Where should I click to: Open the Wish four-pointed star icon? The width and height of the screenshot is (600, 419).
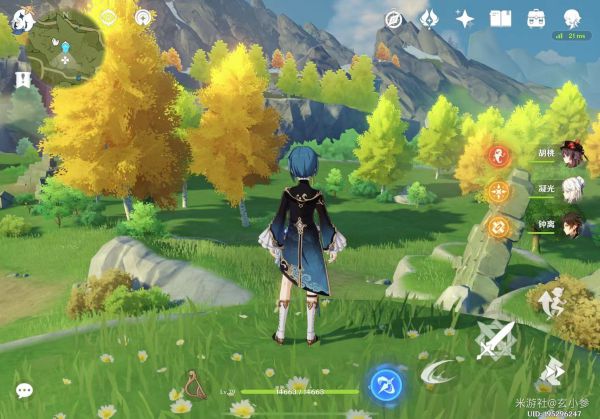(465, 18)
